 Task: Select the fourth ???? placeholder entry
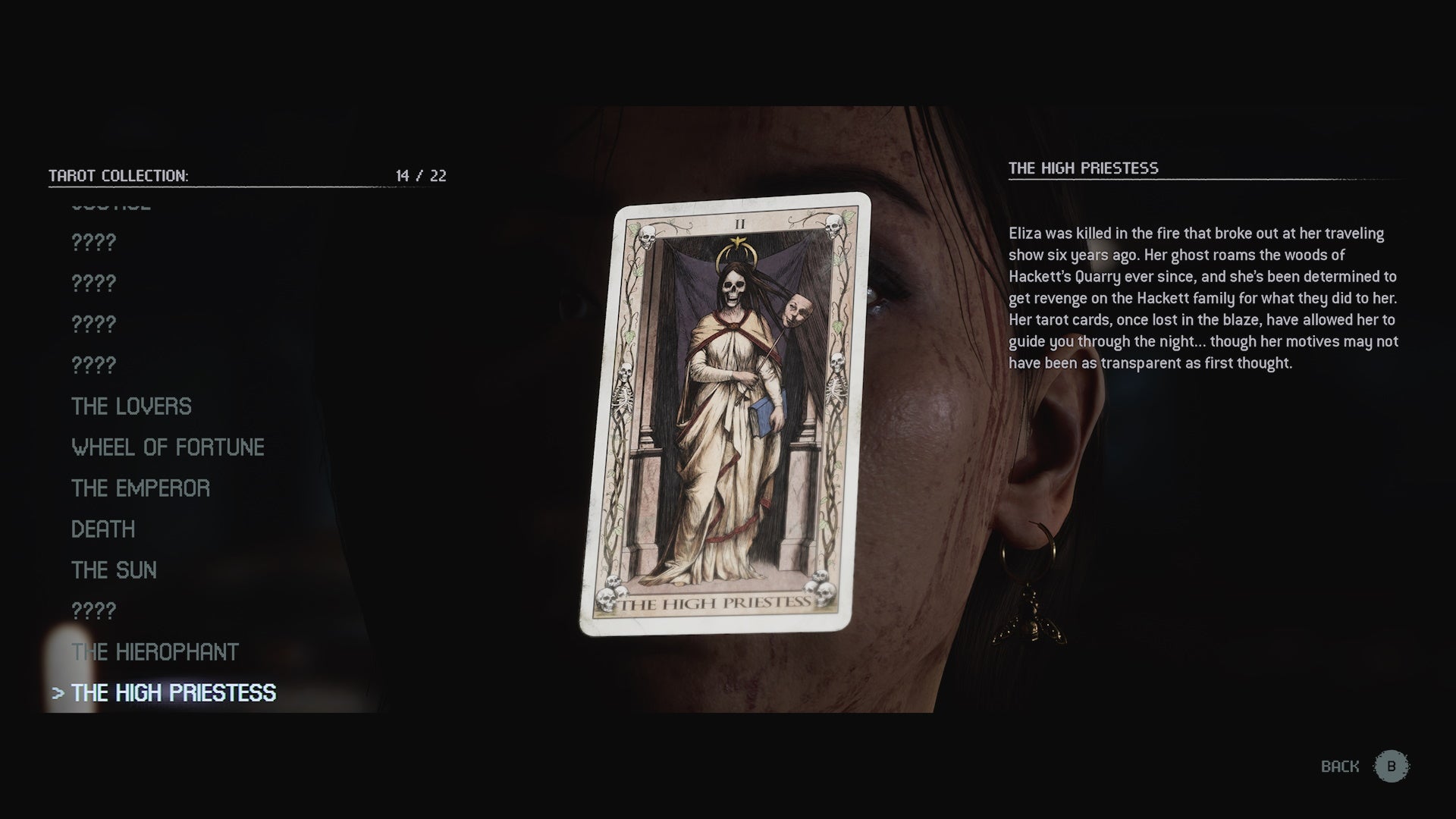pos(93,364)
